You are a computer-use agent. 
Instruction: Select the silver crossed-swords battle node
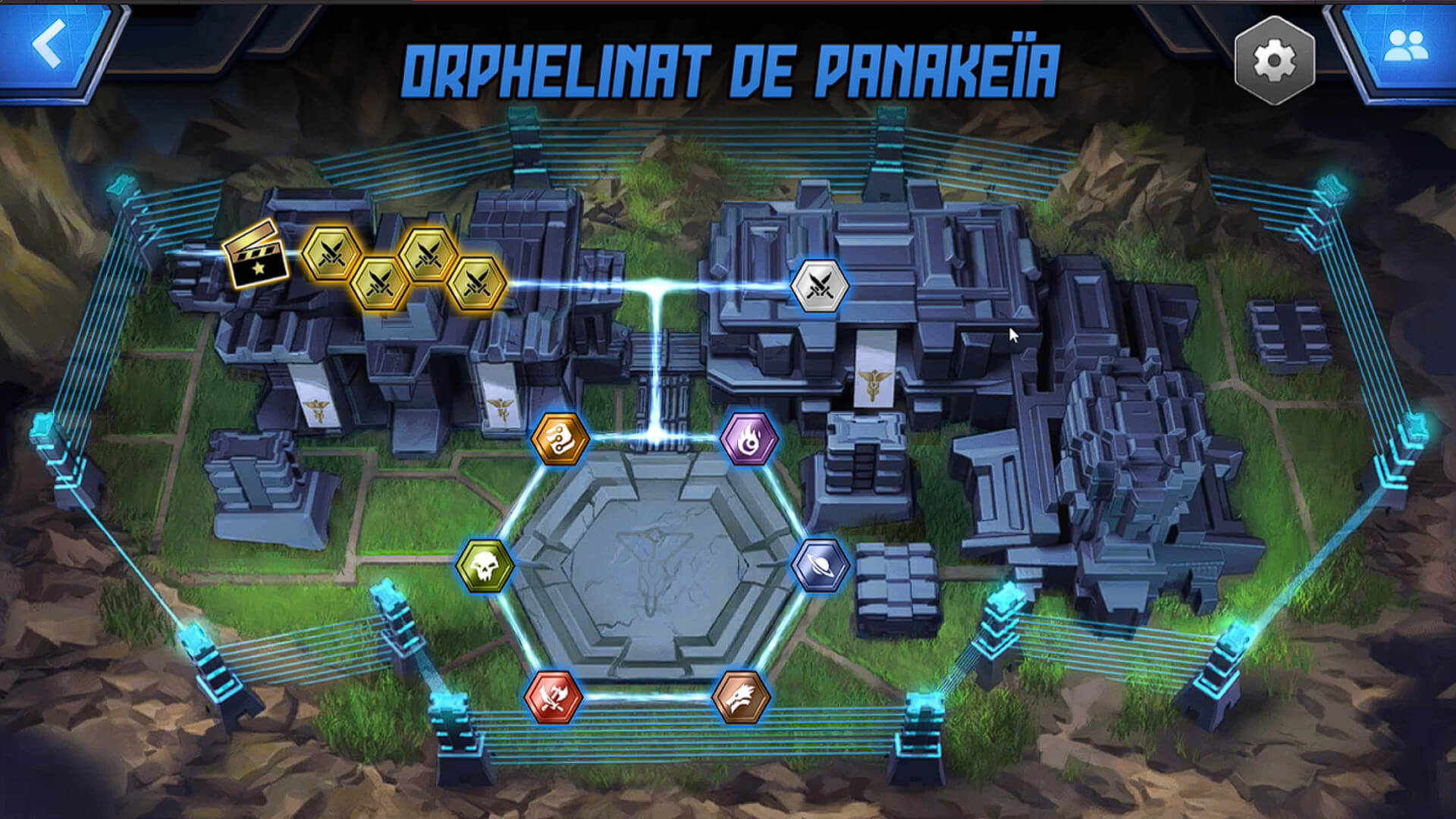819,286
